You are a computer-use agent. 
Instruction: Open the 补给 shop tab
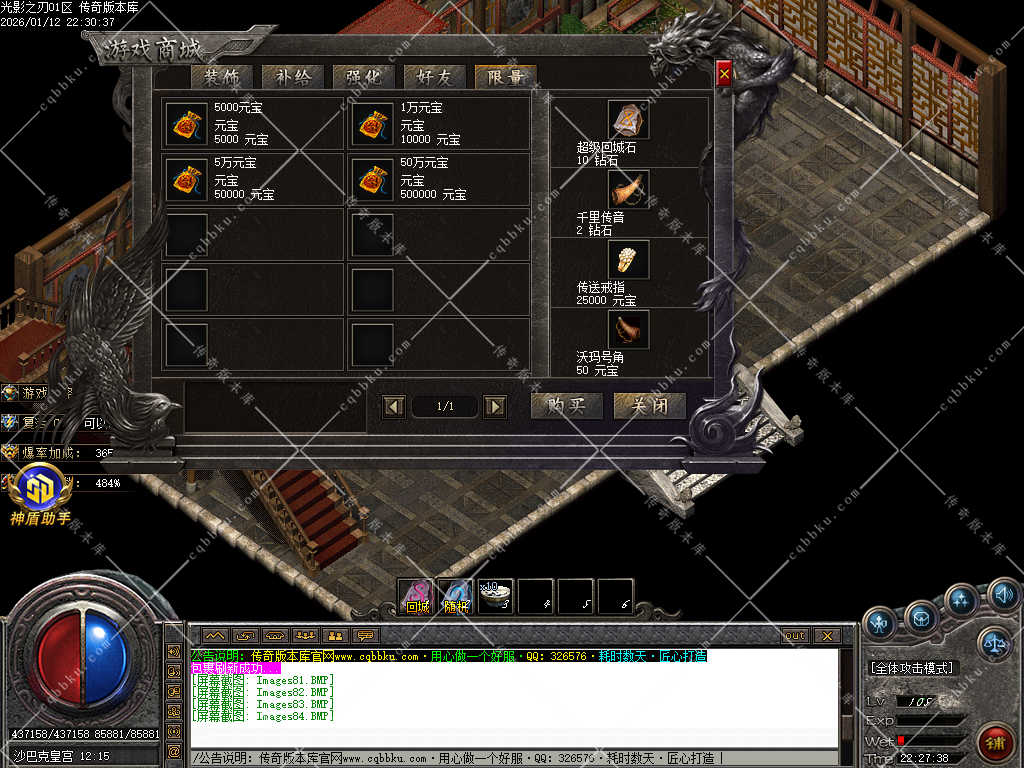click(292, 77)
